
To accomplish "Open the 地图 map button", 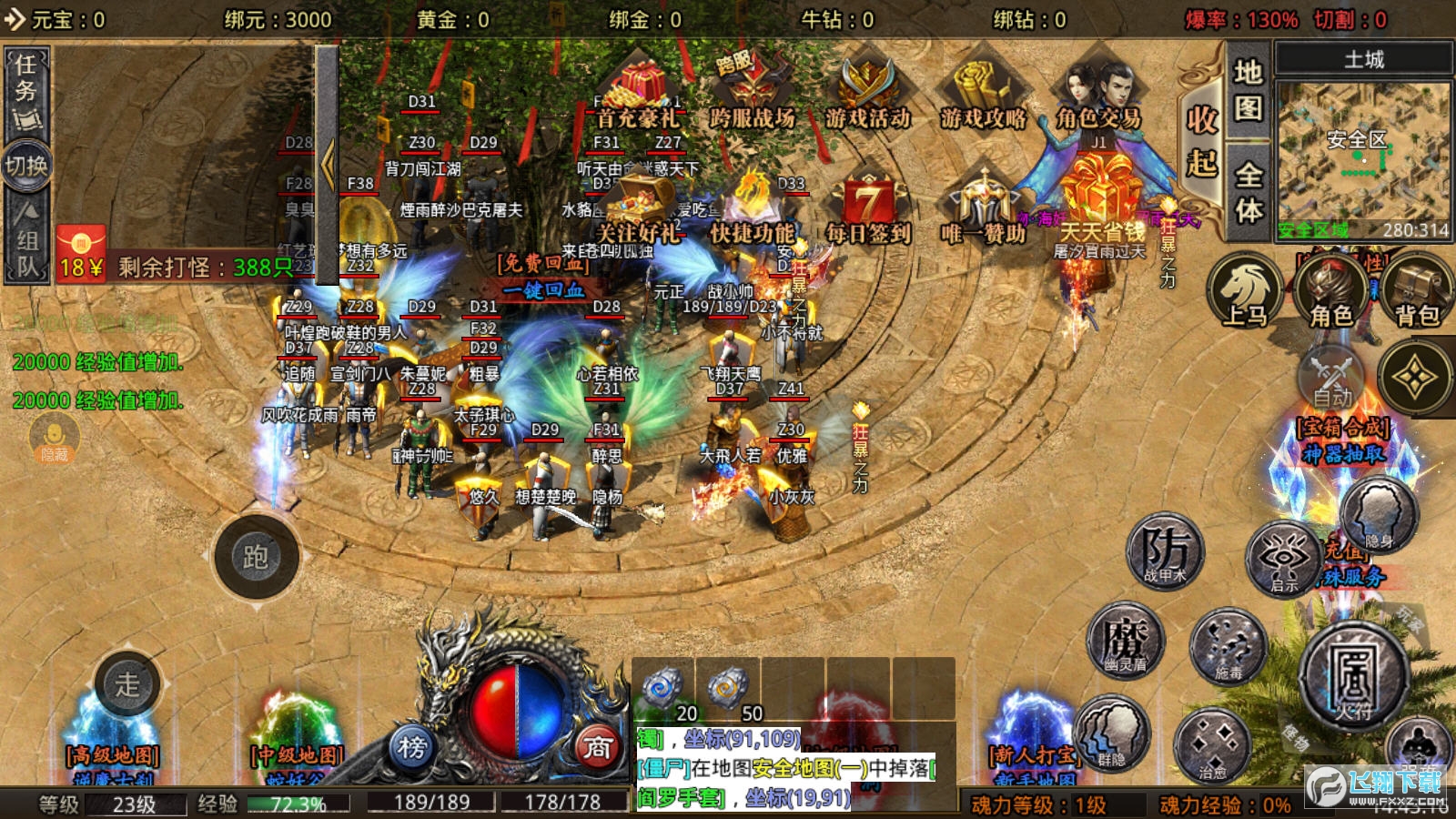I will point(1248,90).
